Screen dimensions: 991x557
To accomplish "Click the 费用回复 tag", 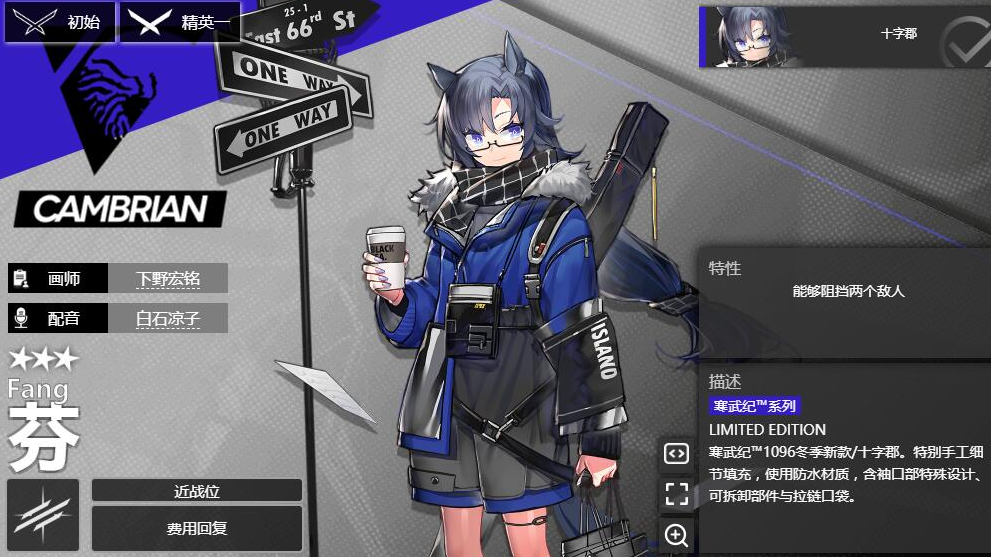I will (196, 527).
